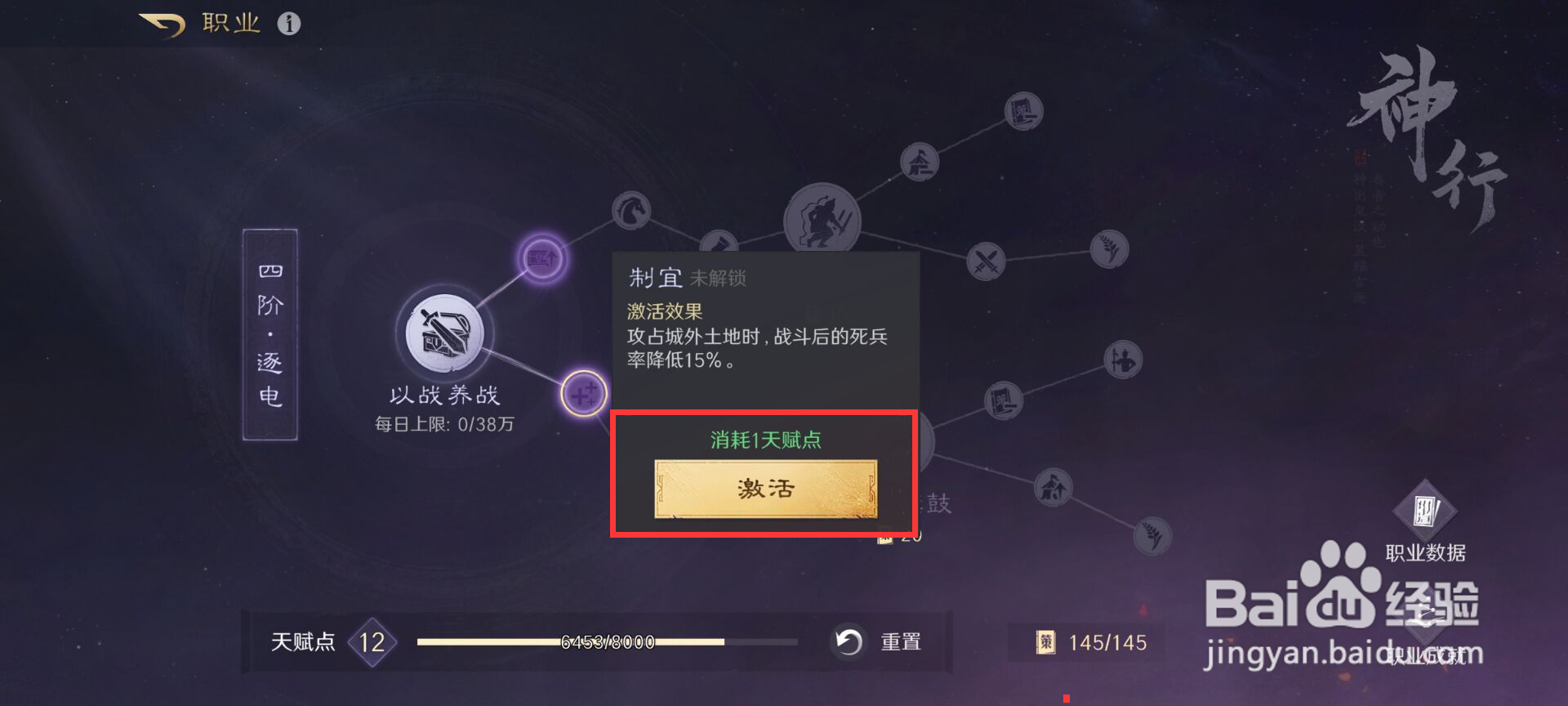Open the info ⓘ icon next to 职业

click(x=290, y=23)
